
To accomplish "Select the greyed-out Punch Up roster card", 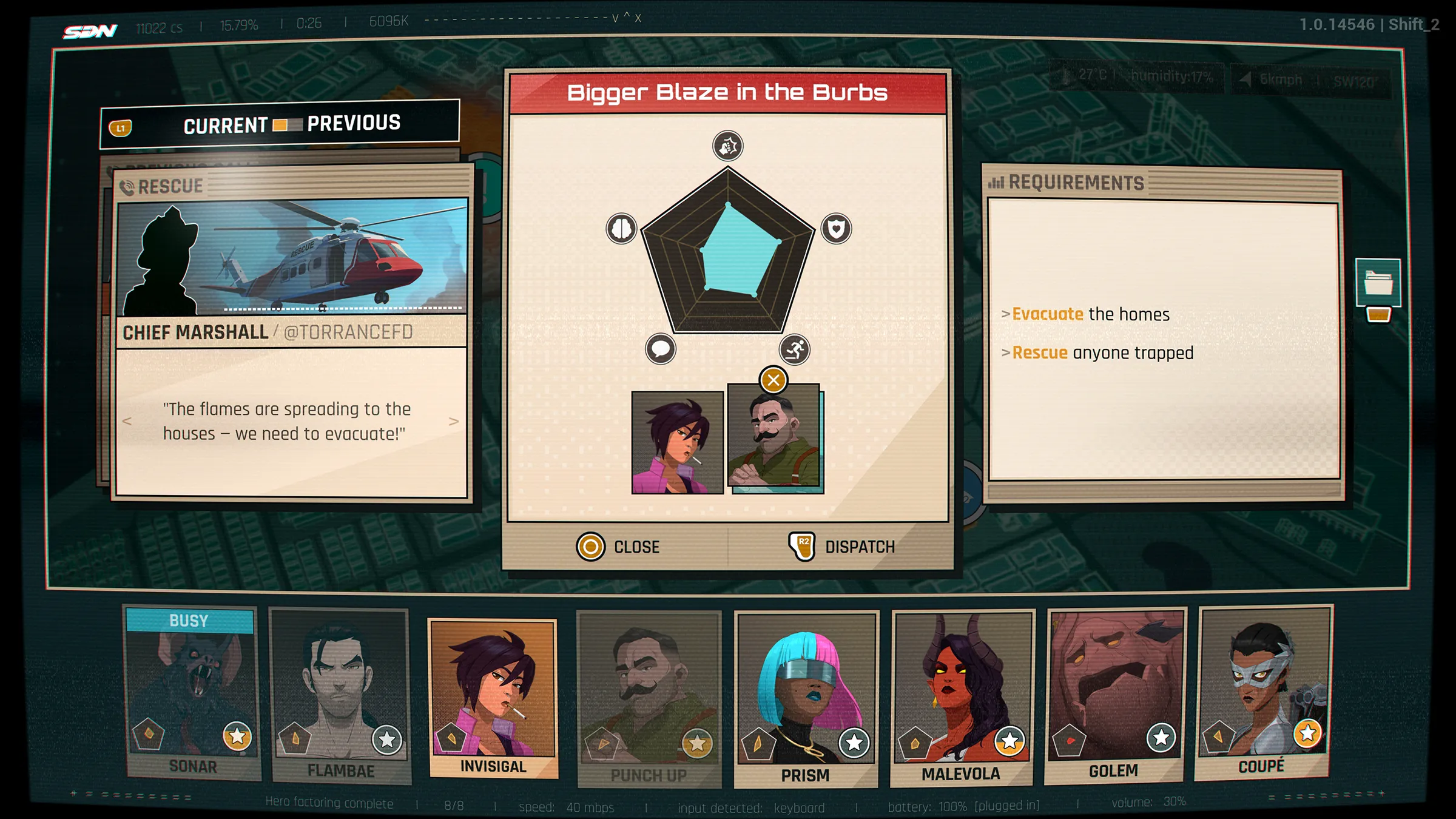I will (649, 698).
